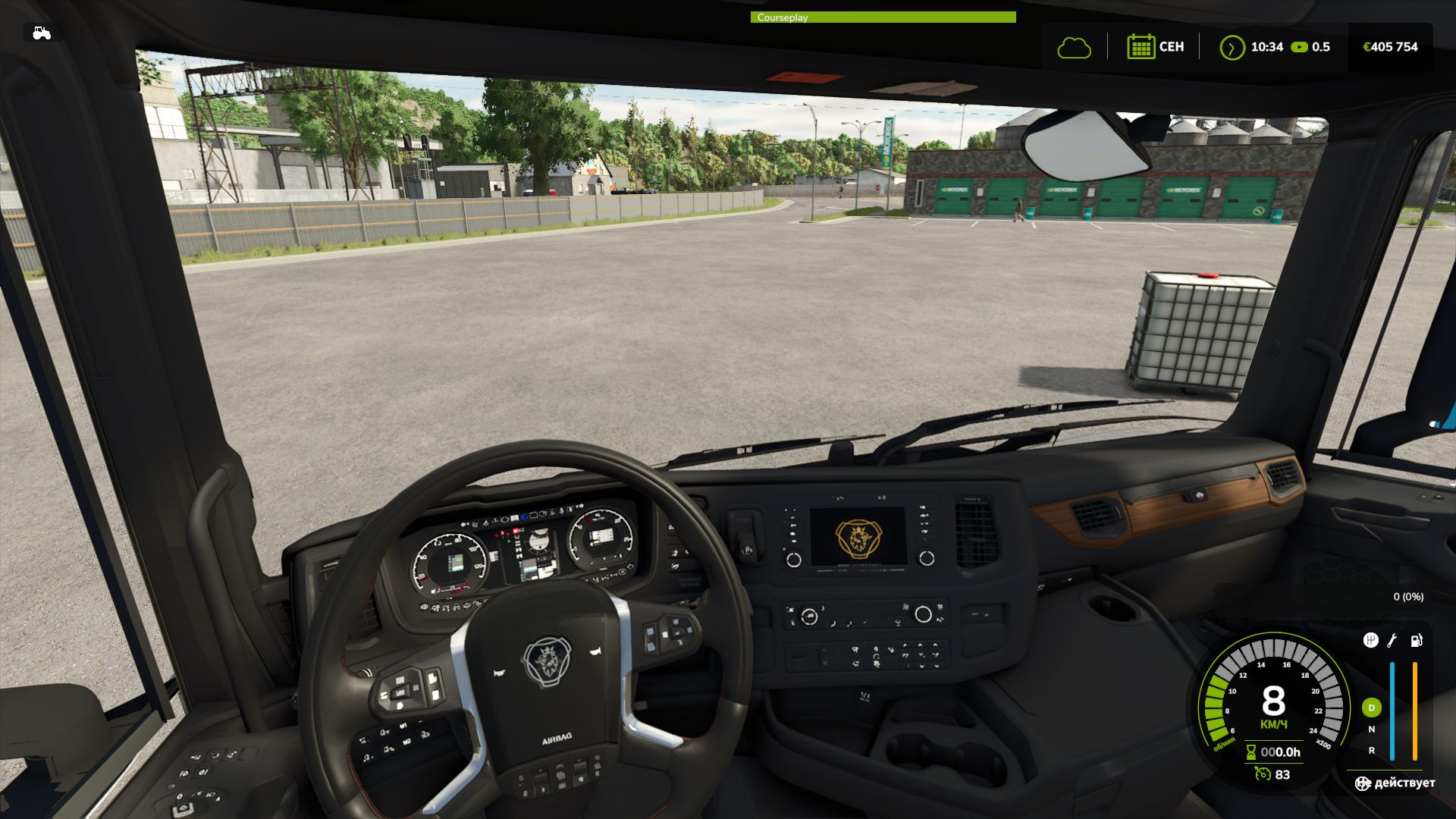Choose the R reverse gear
Viewport: 1456px width, 819px height.
coord(1371,751)
